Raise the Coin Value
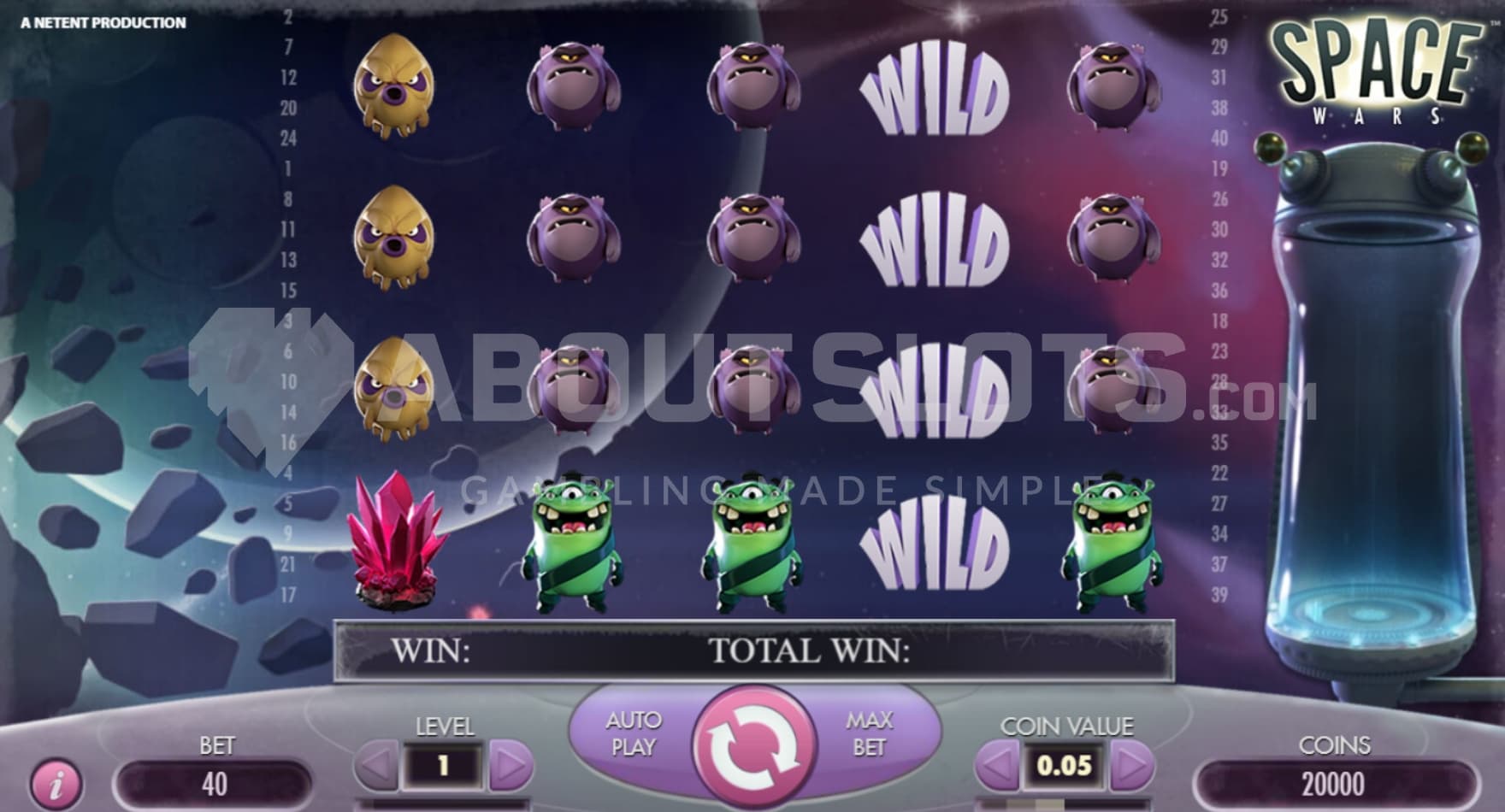The height and width of the screenshot is (812, 1505). coord(1131,765)
